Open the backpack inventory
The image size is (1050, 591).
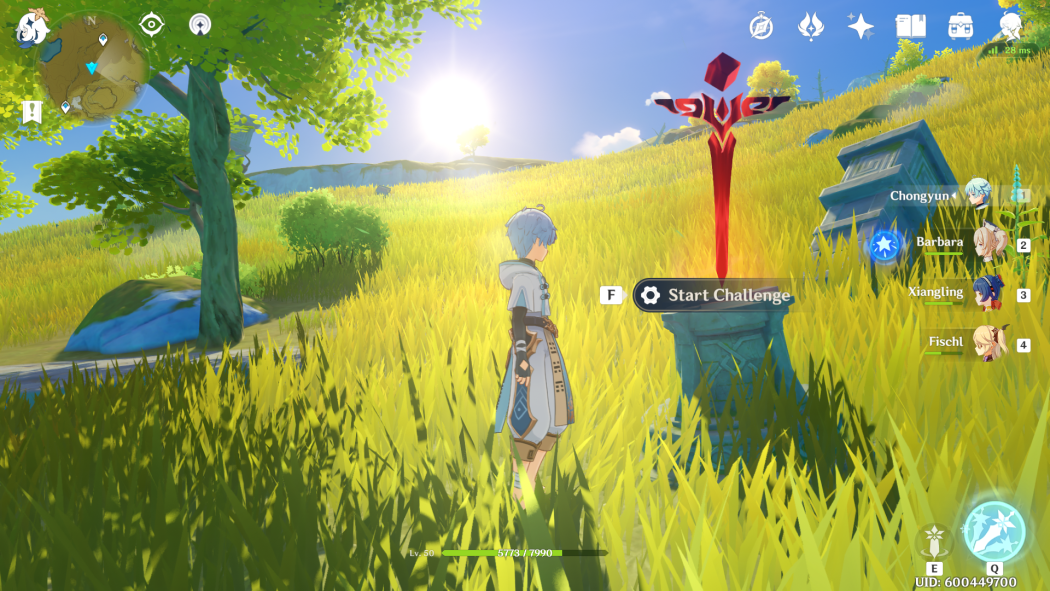(x=961, y=26)
